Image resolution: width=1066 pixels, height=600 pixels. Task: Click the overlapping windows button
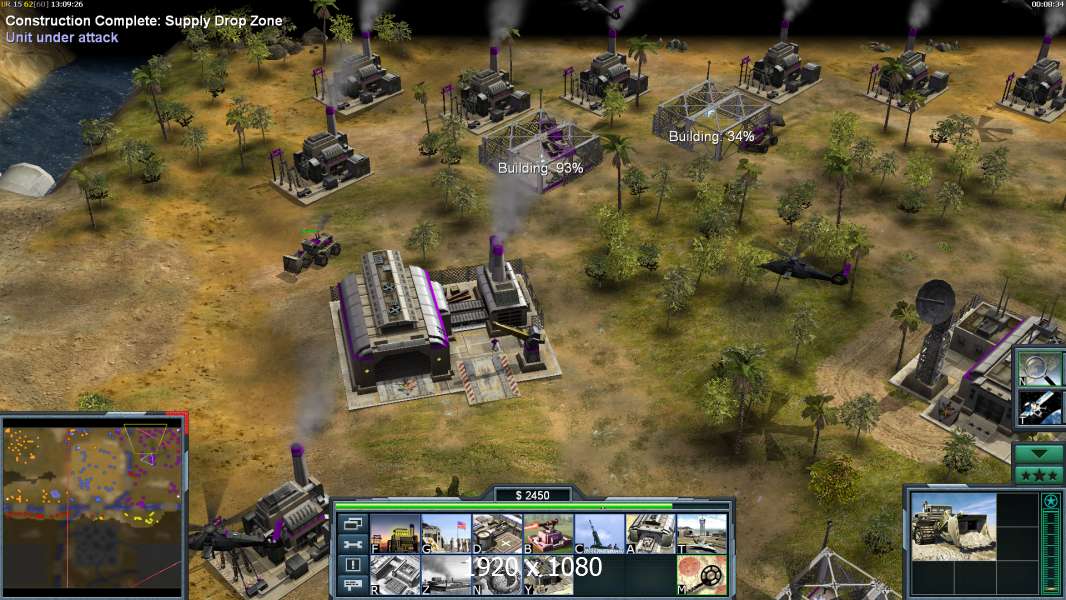(x=352, y=523)
